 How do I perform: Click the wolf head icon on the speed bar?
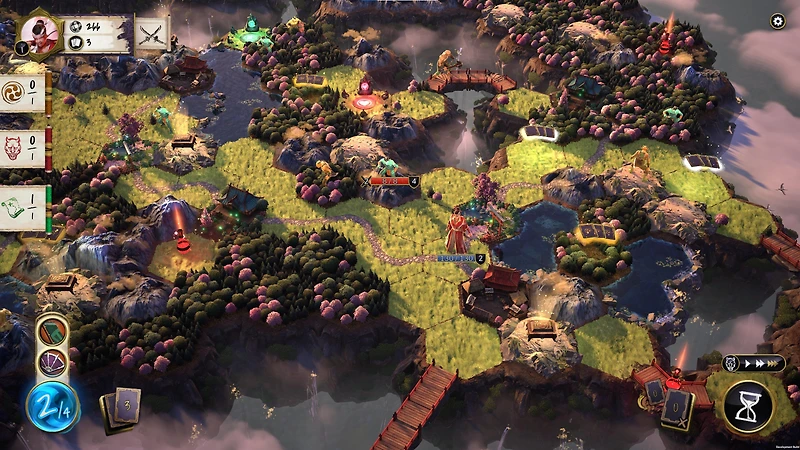pyautogui.click(x=732, y=364)
